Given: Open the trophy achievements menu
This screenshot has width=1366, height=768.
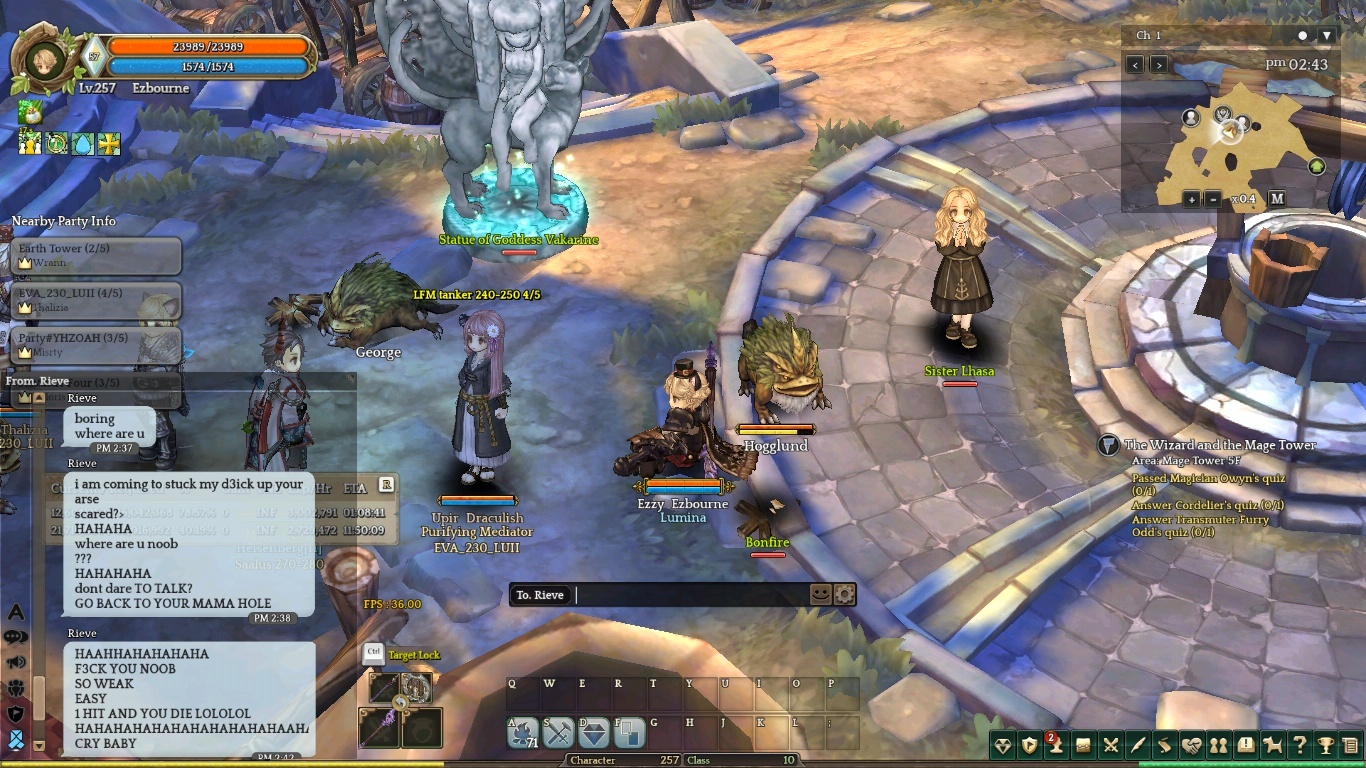Looking at the screenshot, I should pos(1325,745).
